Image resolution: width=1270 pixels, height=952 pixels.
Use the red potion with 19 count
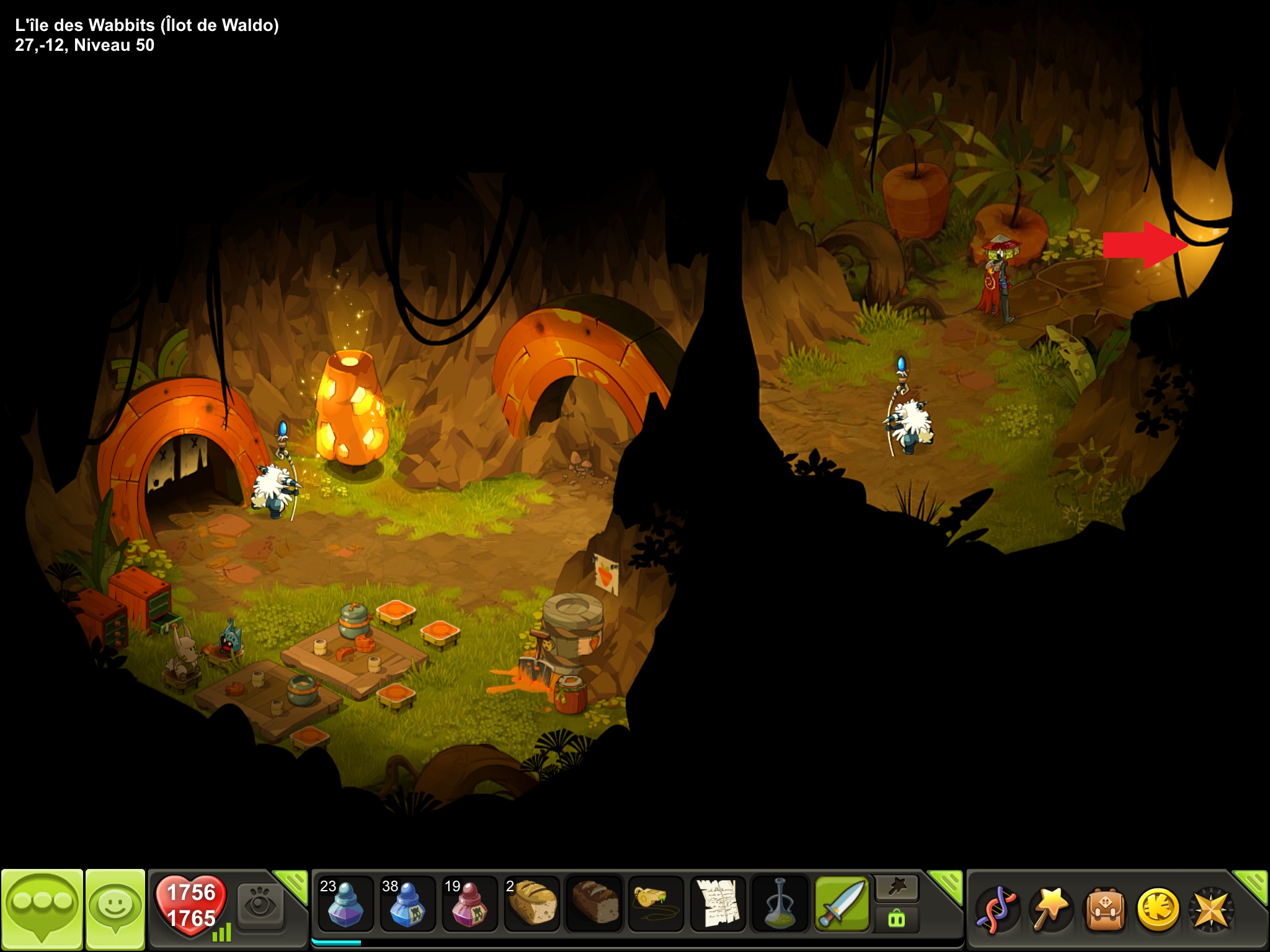point(469,904)
